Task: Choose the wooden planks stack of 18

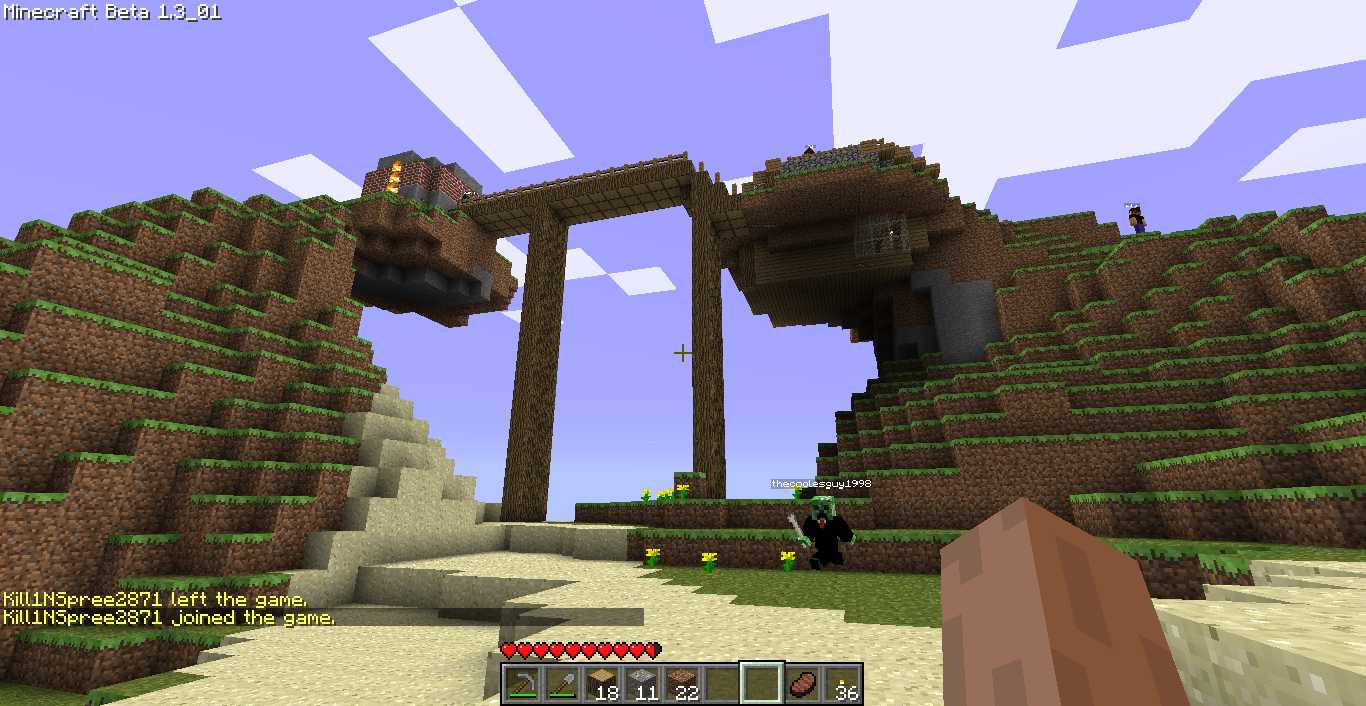Action: click(x=601, y=684)
